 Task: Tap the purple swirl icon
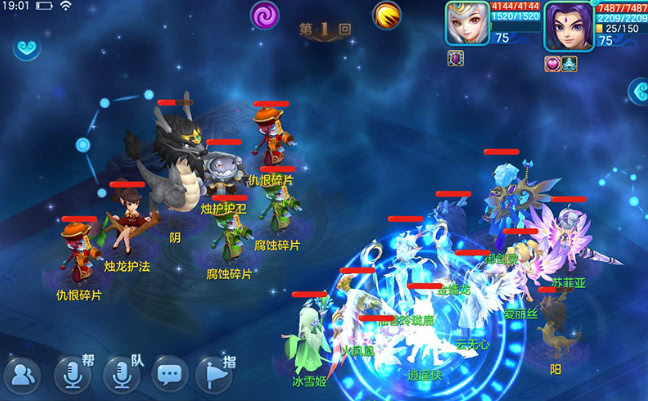[x=265, y=16]
